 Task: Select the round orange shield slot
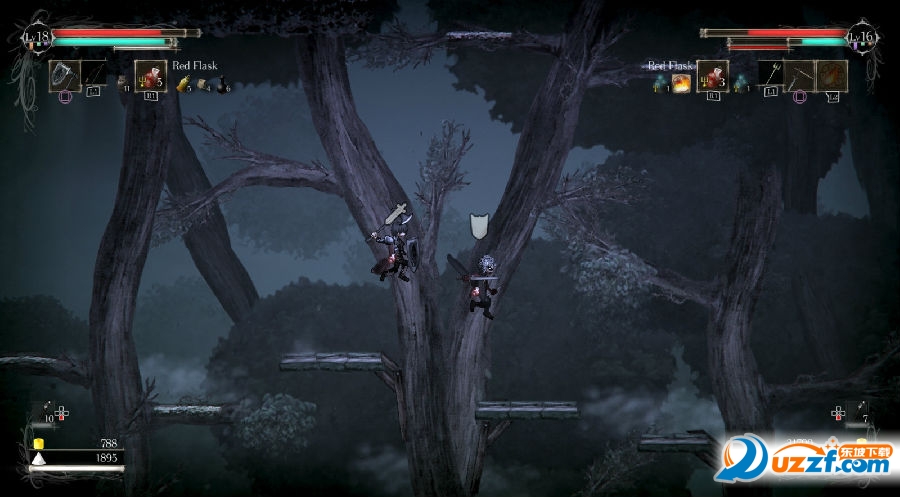(832, 76)
